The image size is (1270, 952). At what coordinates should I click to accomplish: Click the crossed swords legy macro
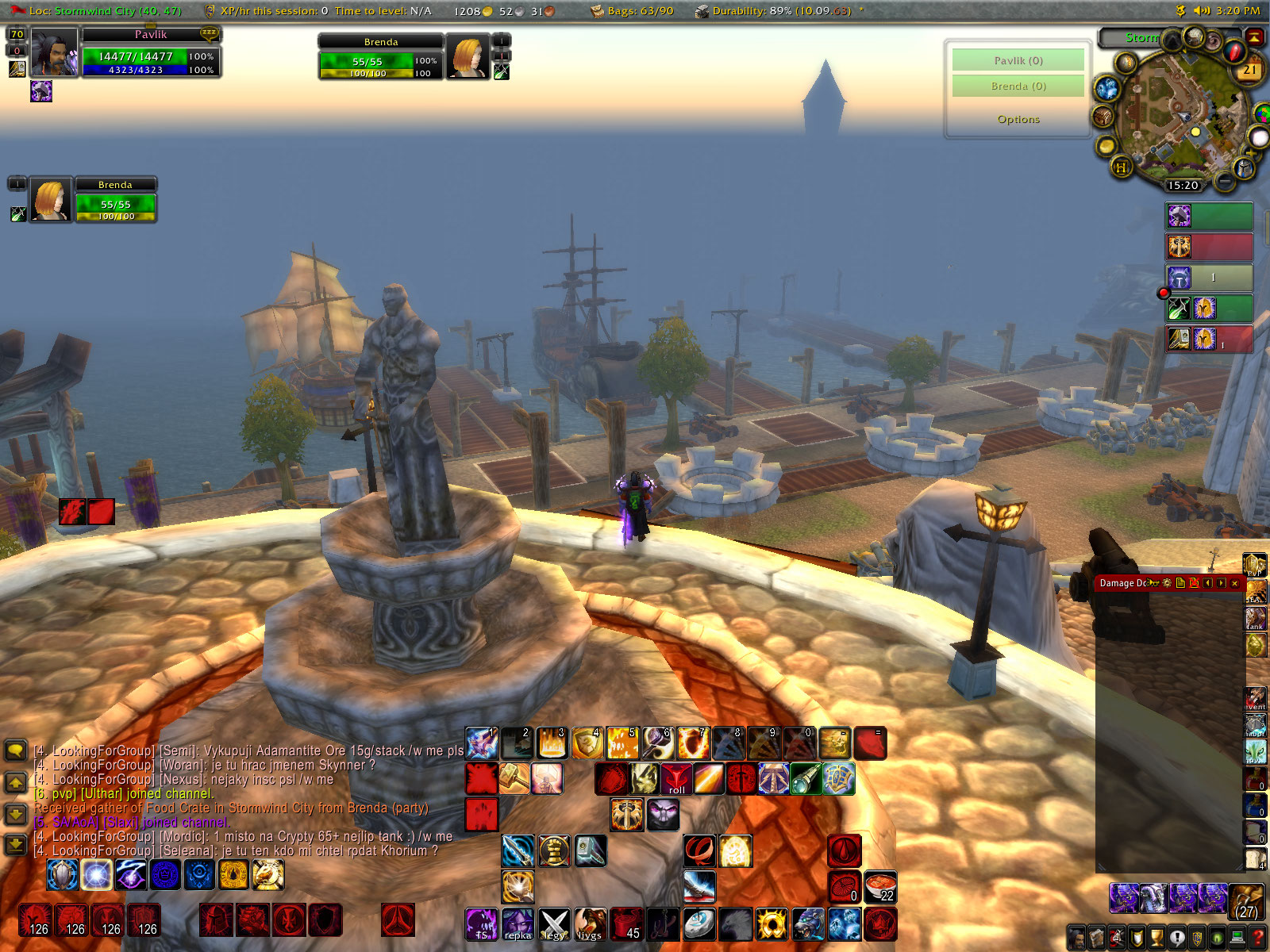click(x=554, y=924)
